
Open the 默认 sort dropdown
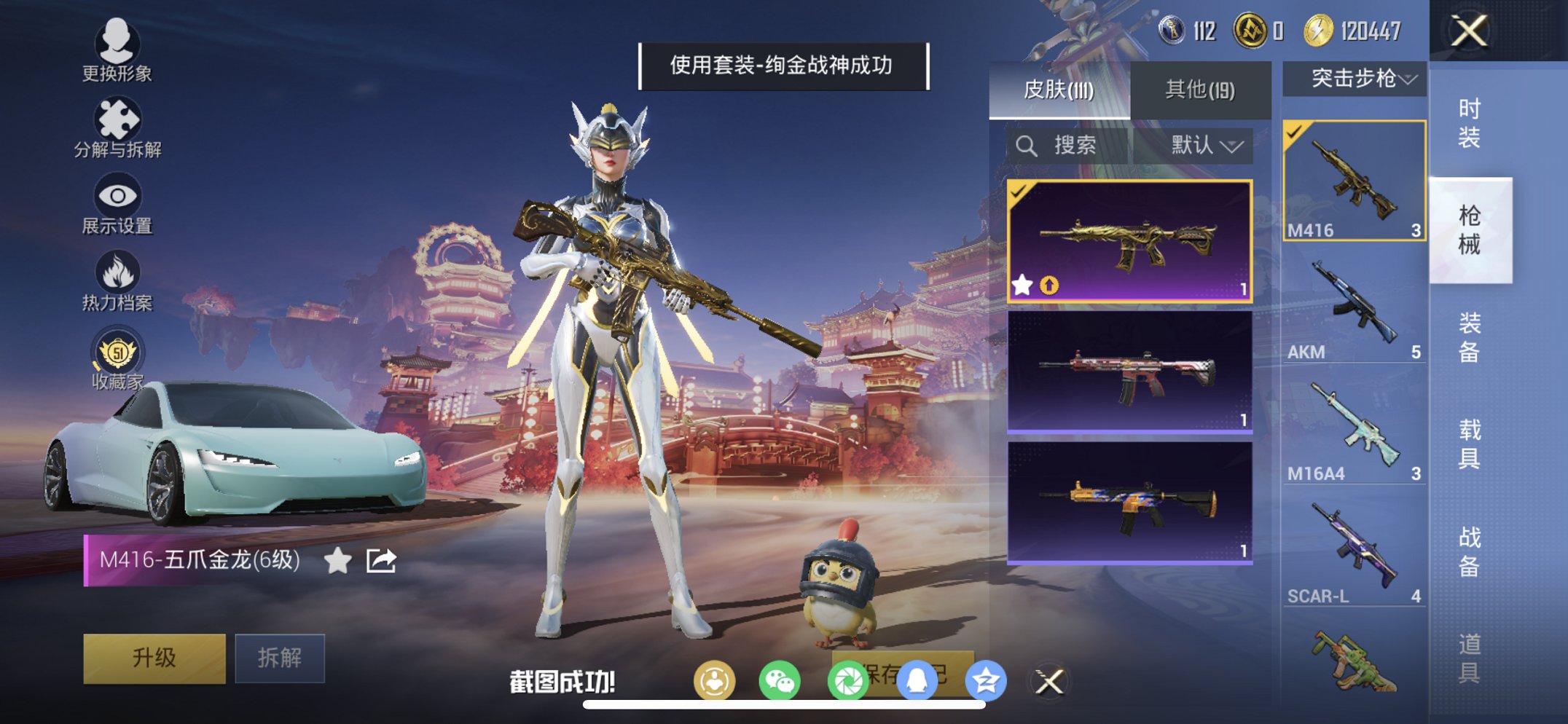1200,144
